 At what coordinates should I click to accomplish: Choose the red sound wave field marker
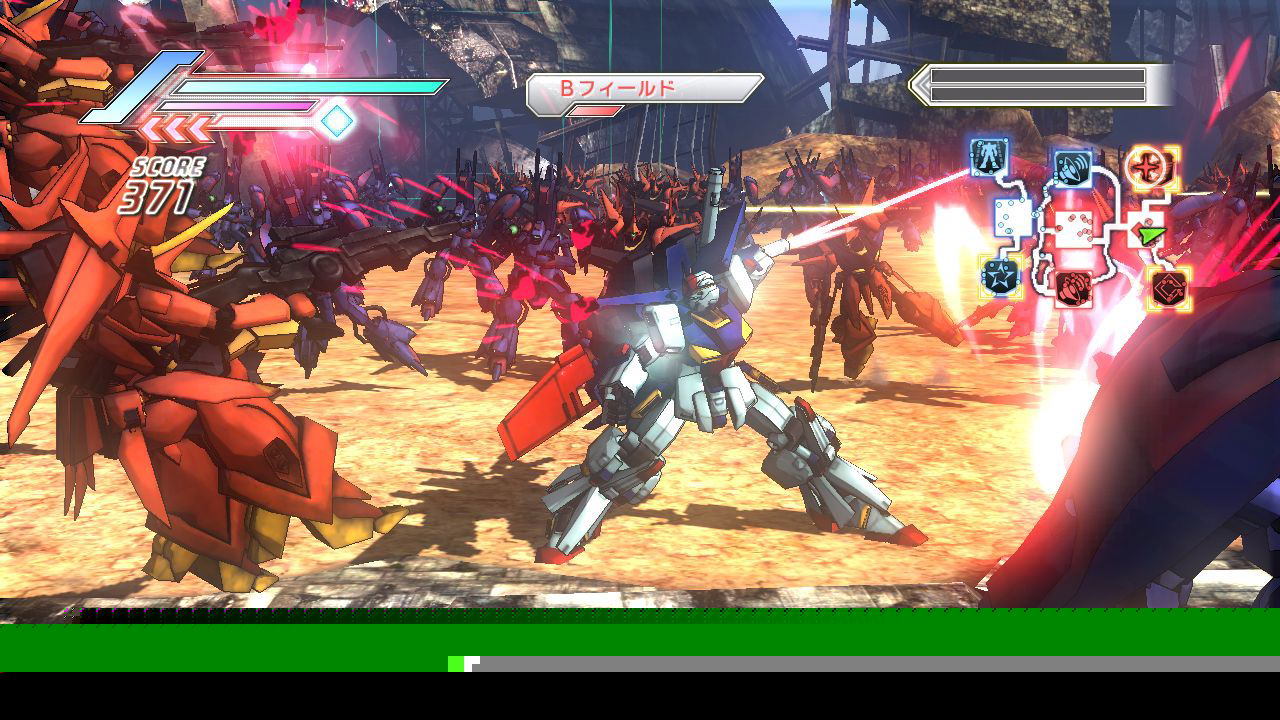[1072, 288]
